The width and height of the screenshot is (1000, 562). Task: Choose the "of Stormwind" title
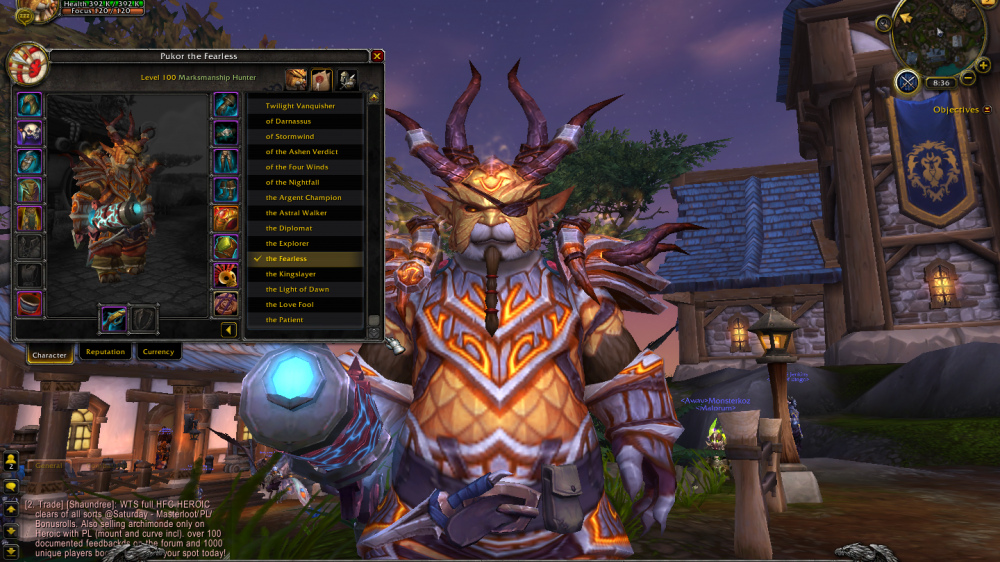point(290,136)
